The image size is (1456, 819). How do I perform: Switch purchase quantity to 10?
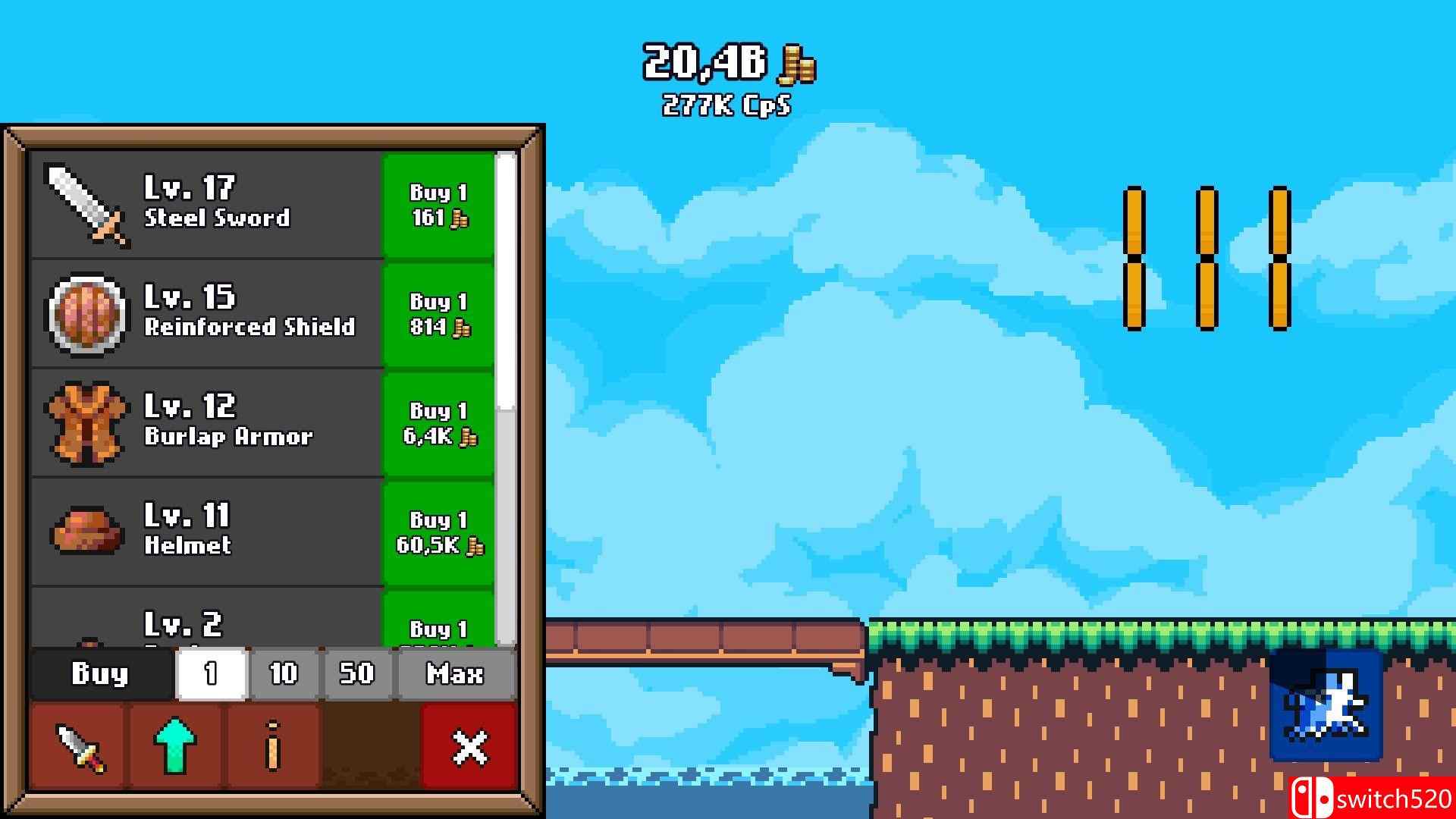[x=283, y=673]
